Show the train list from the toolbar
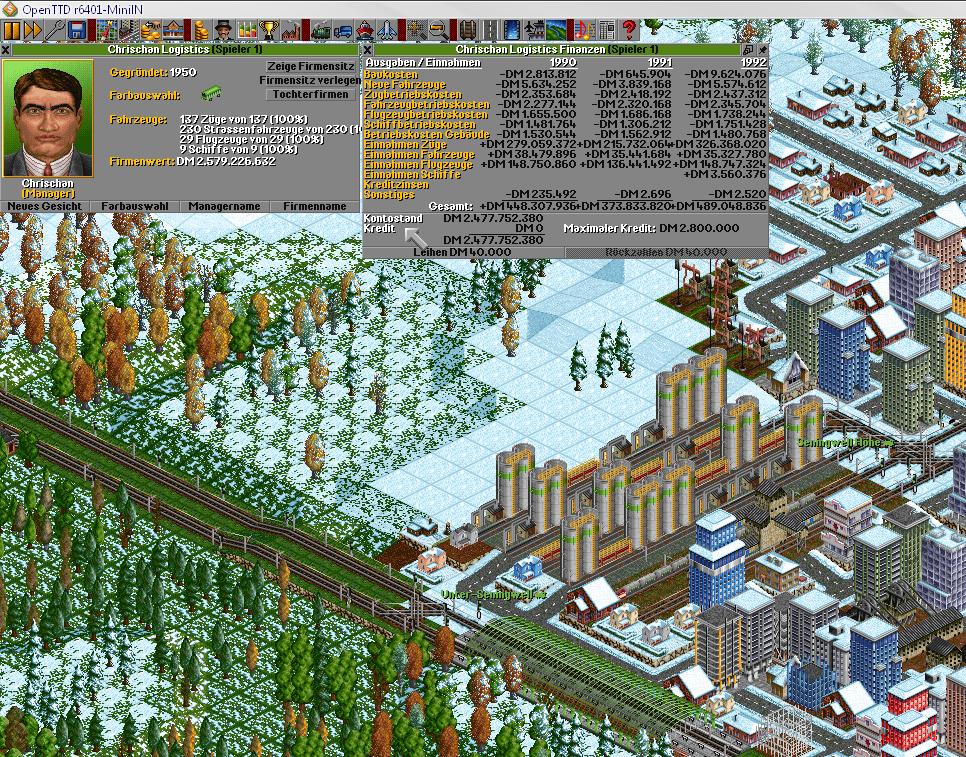Image resolution: width=966 pixels, height=757 pixels. [322, 30]
